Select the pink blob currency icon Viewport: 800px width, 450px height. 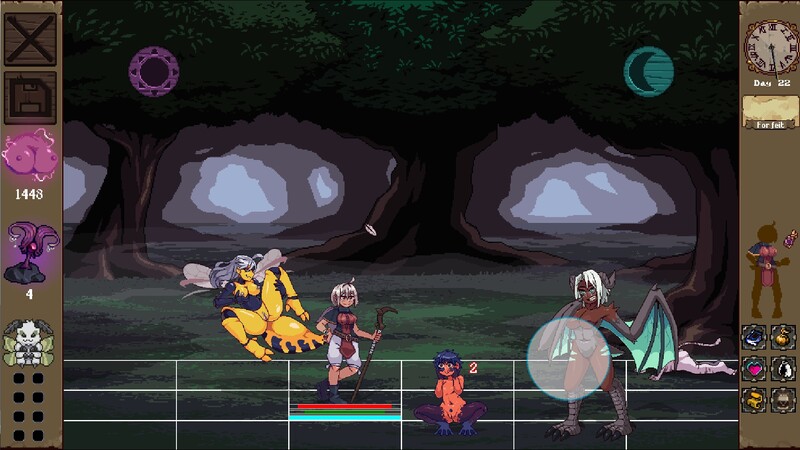[x=29, y=155]
